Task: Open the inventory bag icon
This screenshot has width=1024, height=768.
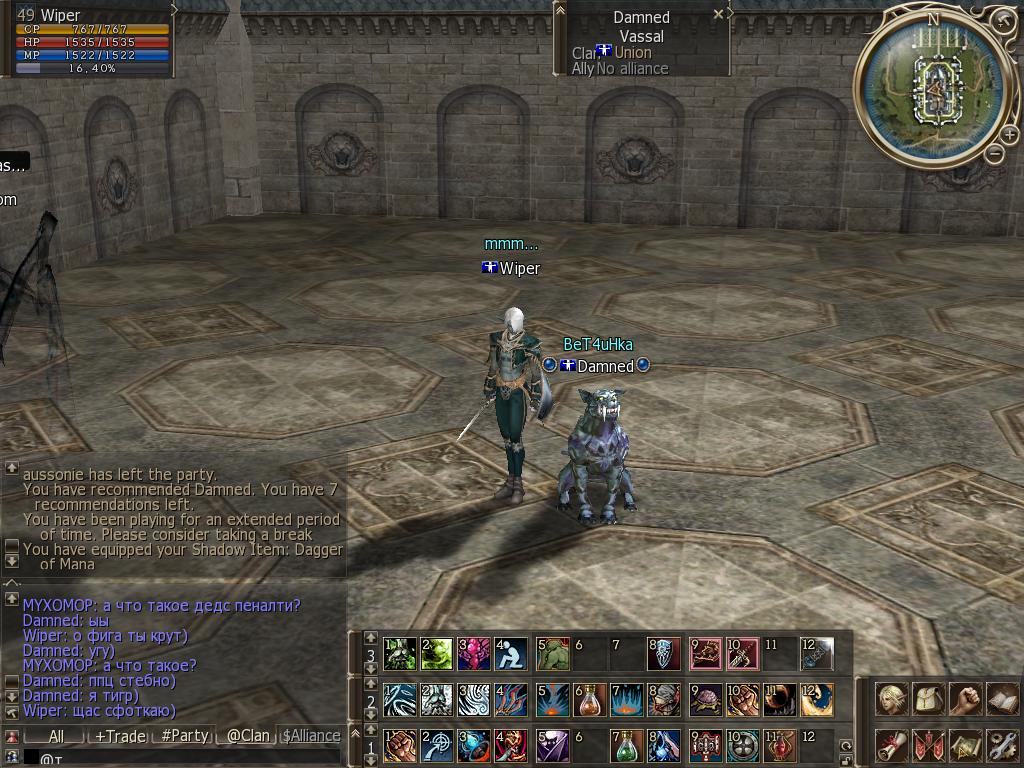Action: click(x=927, y=699)
